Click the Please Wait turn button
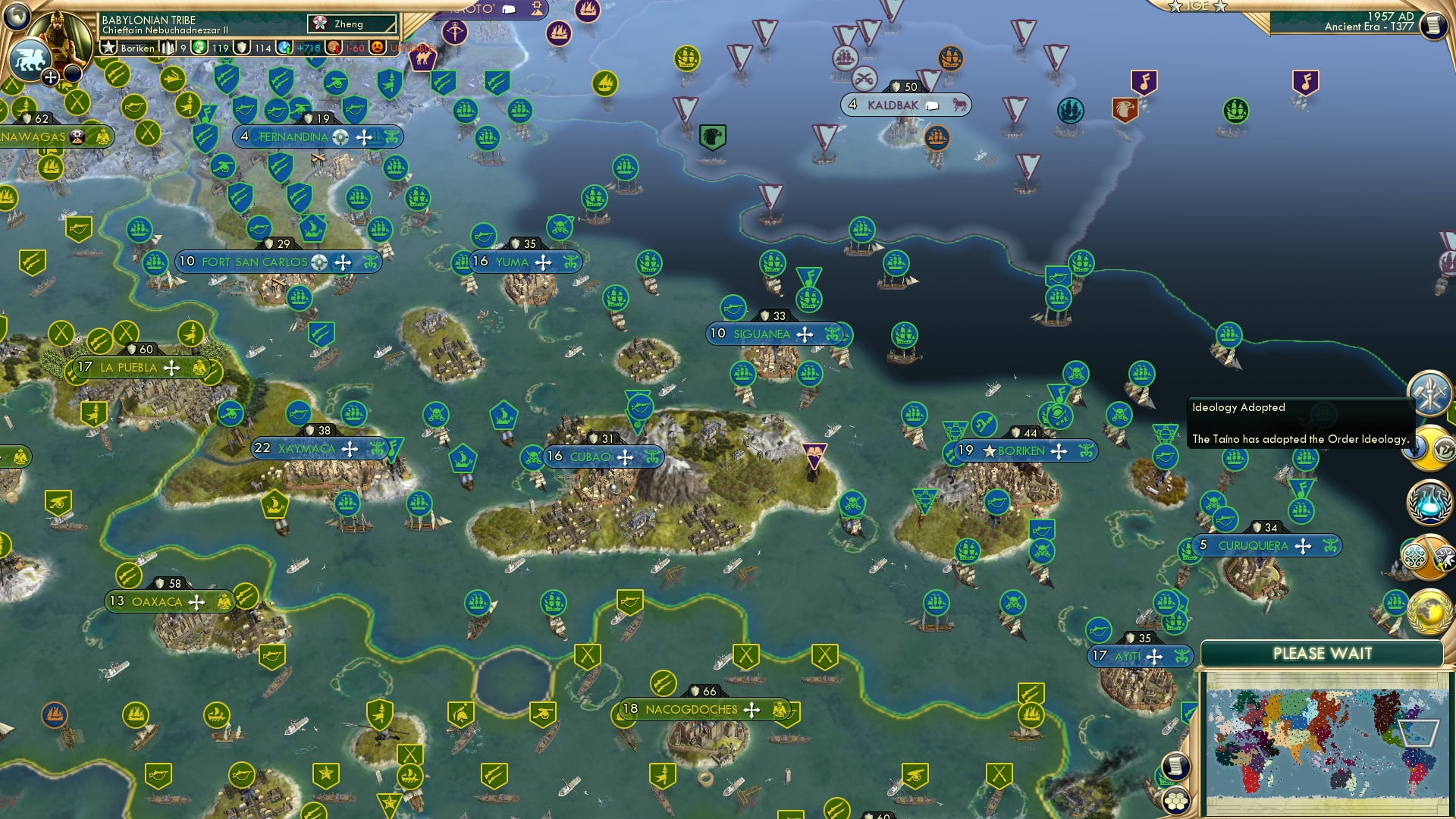Screen dimensions: 1456x819 pos(1322,654)
